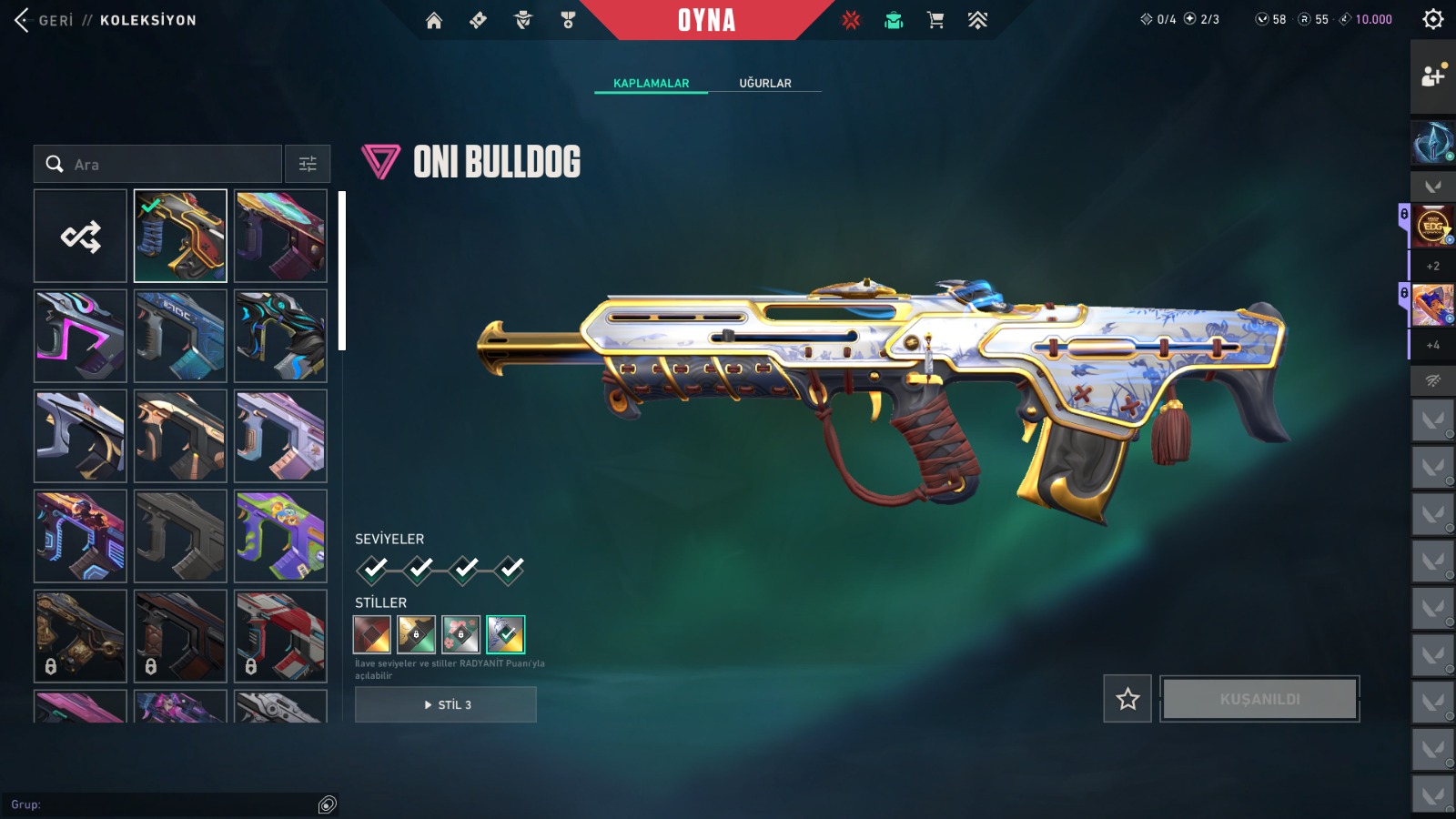Open the settings gear
This screenshot has height=819, width=1456.
click(x=1432, y=19)
